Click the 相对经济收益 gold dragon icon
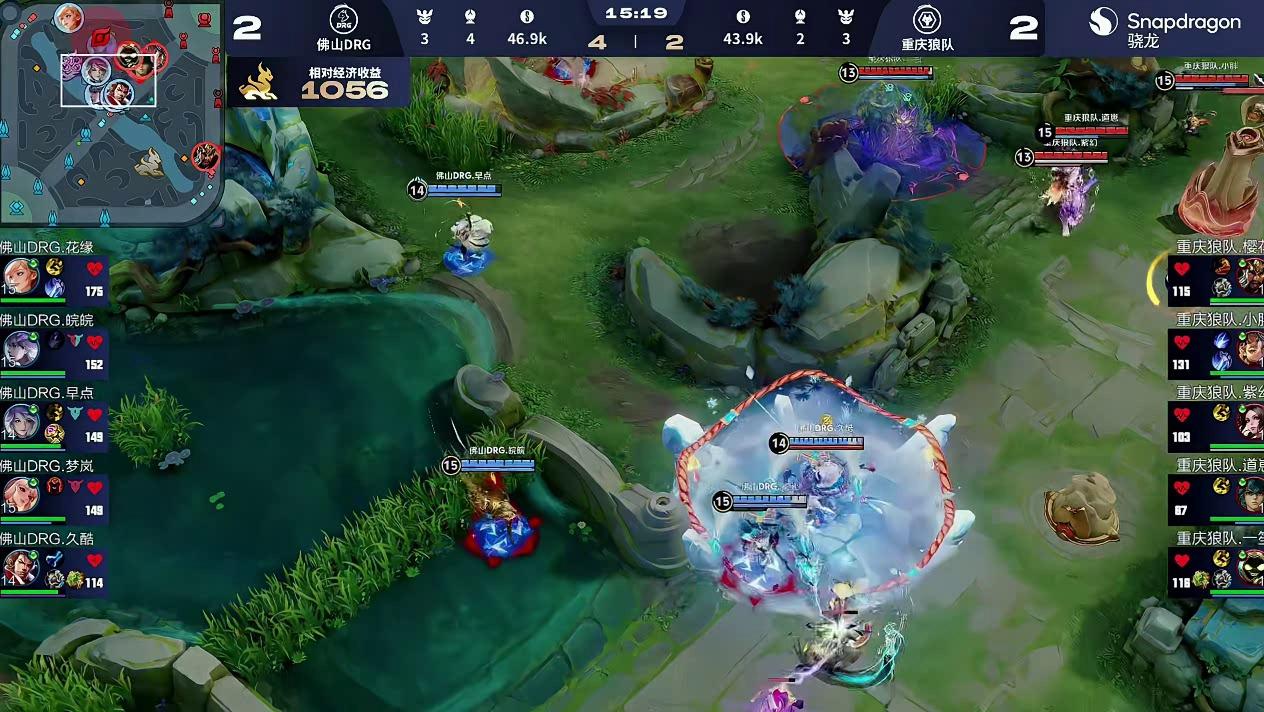The height and width of the screenshot is (712, 1264). (x=258, y=83)
